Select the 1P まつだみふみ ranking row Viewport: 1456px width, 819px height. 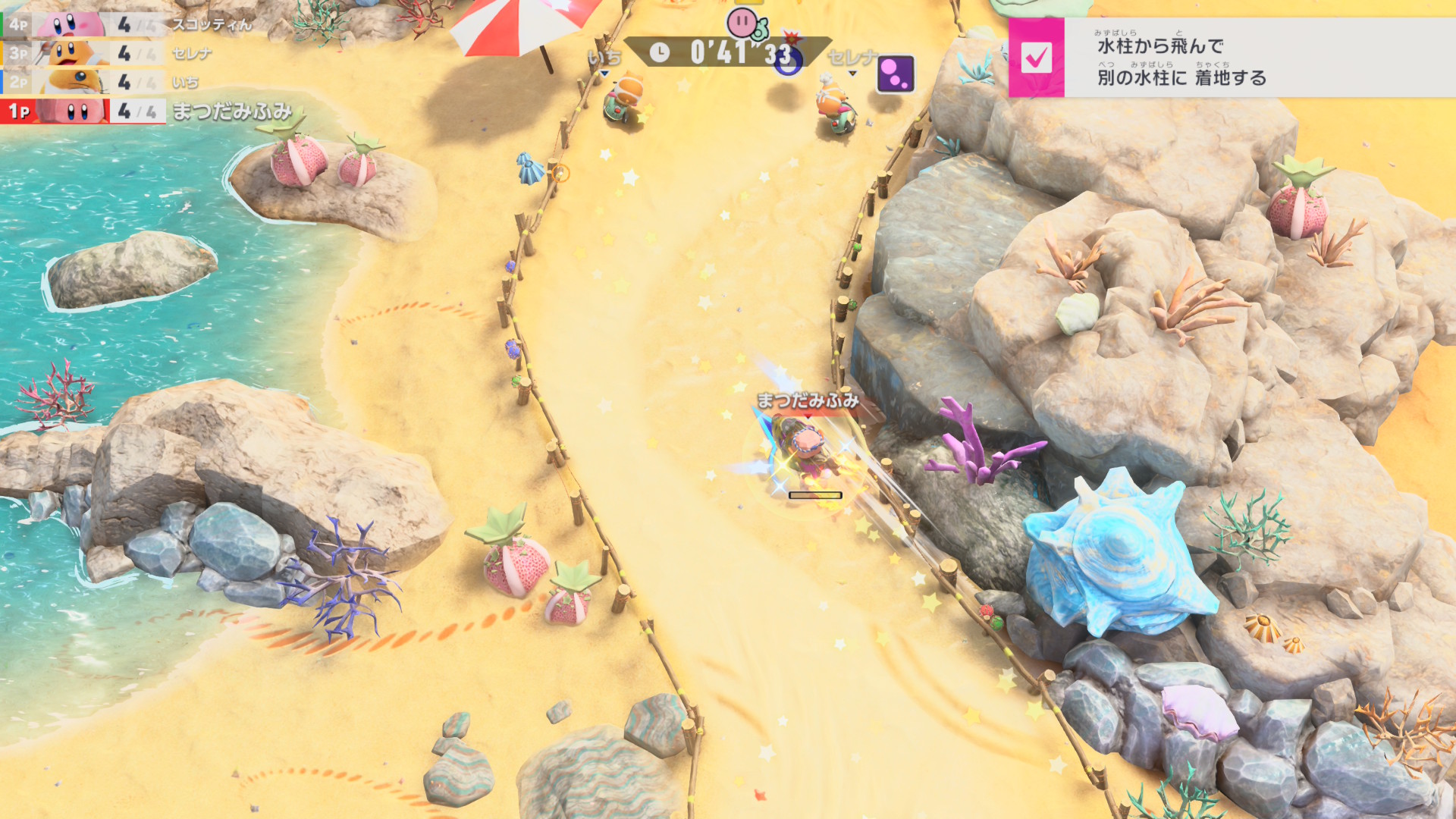[148, 111]
